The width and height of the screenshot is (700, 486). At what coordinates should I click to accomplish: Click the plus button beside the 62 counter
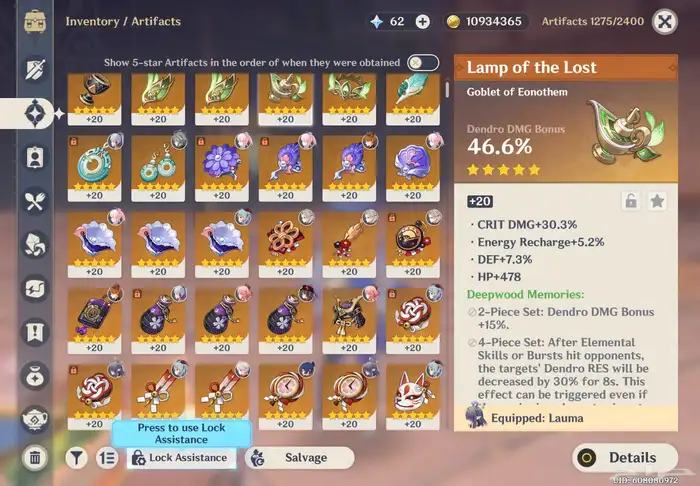pos(423,21)
